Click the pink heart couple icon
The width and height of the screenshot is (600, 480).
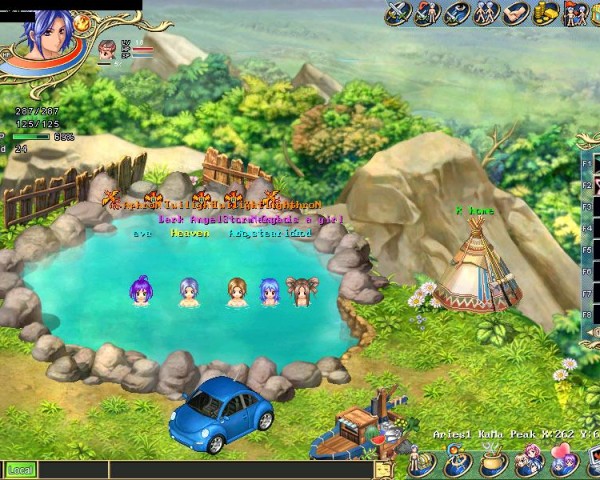coord(562,463)
